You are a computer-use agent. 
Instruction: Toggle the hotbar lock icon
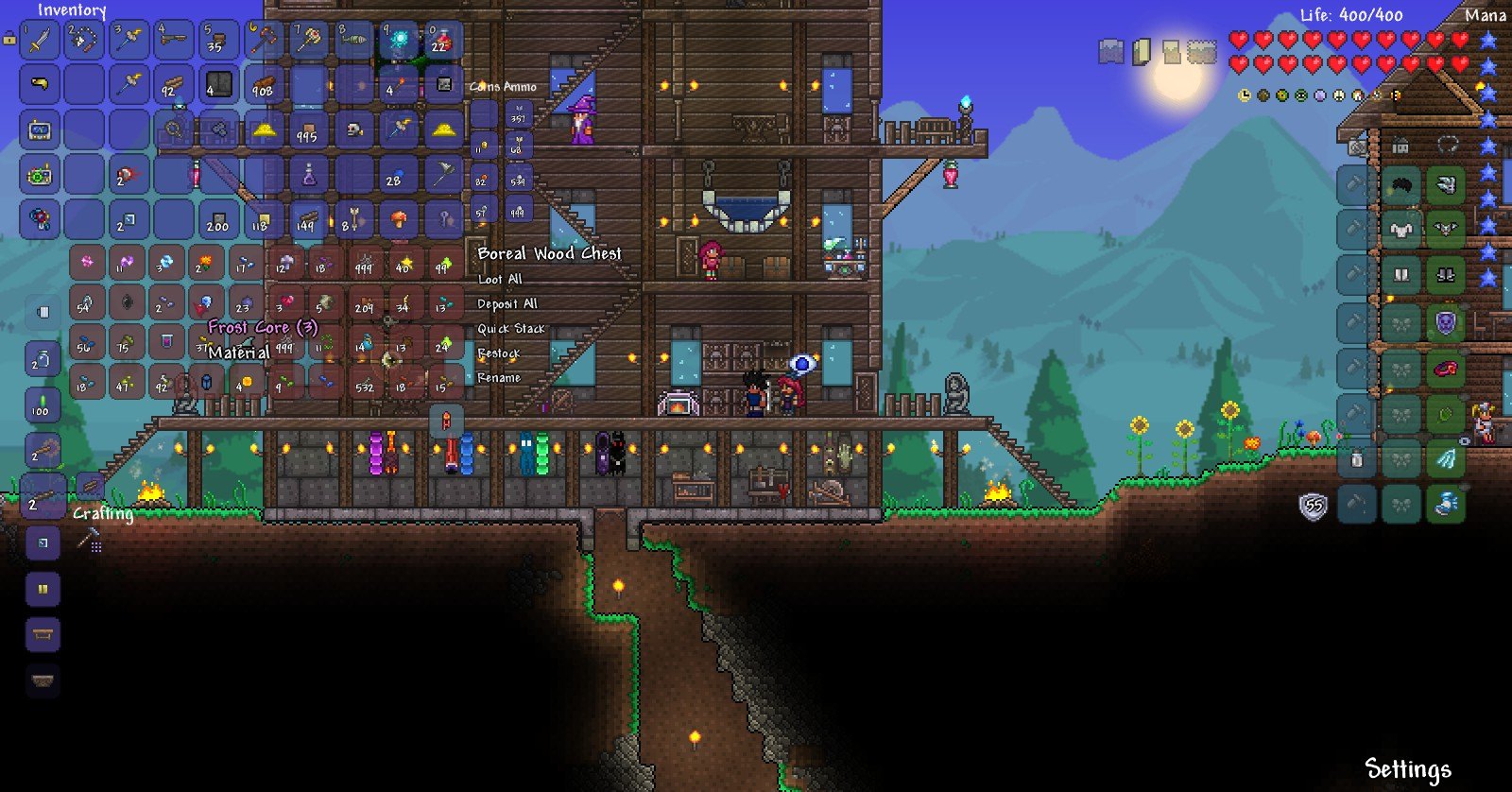[x=9, y=40]
